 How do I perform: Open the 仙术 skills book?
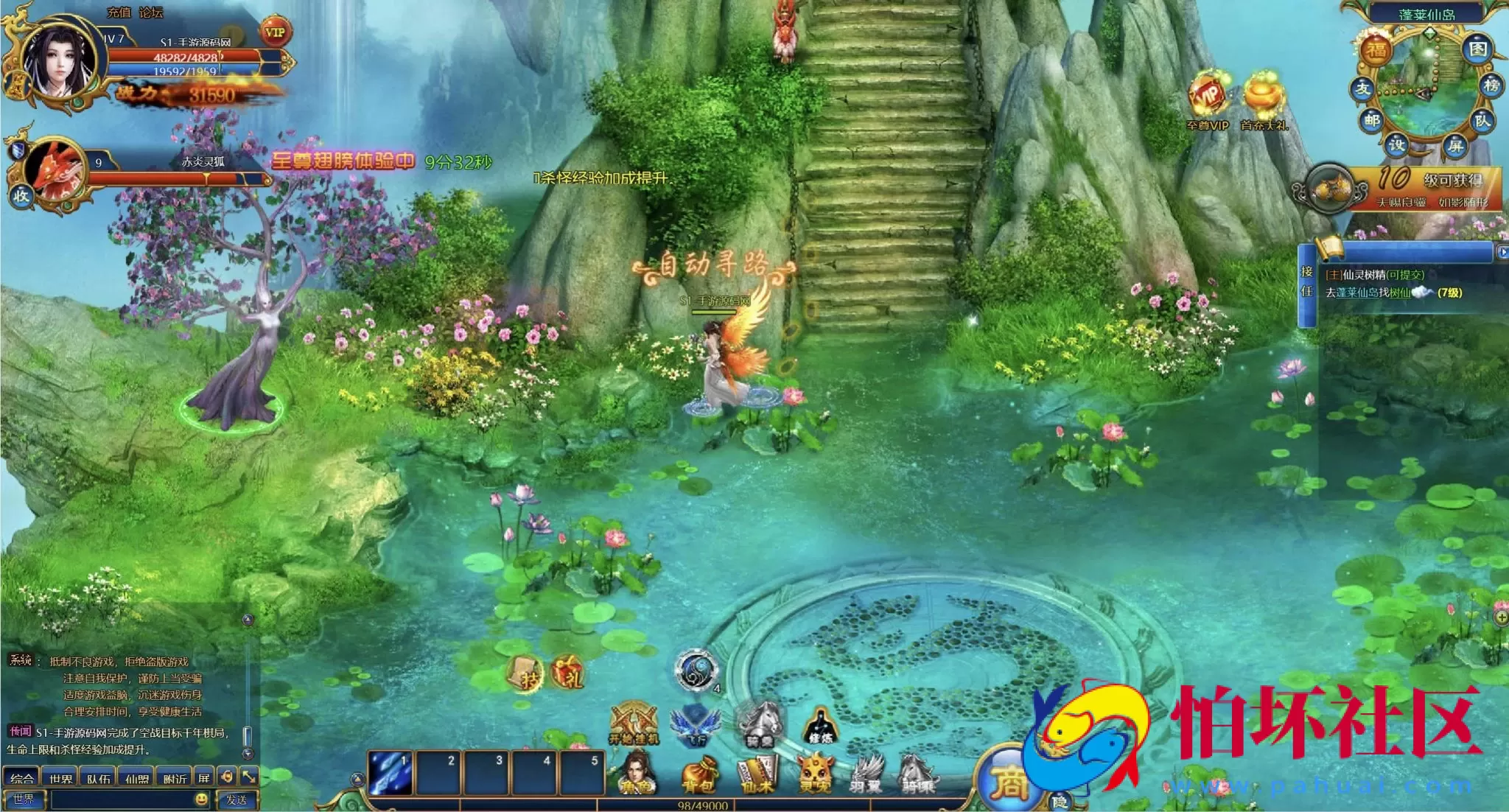[757, 776]
